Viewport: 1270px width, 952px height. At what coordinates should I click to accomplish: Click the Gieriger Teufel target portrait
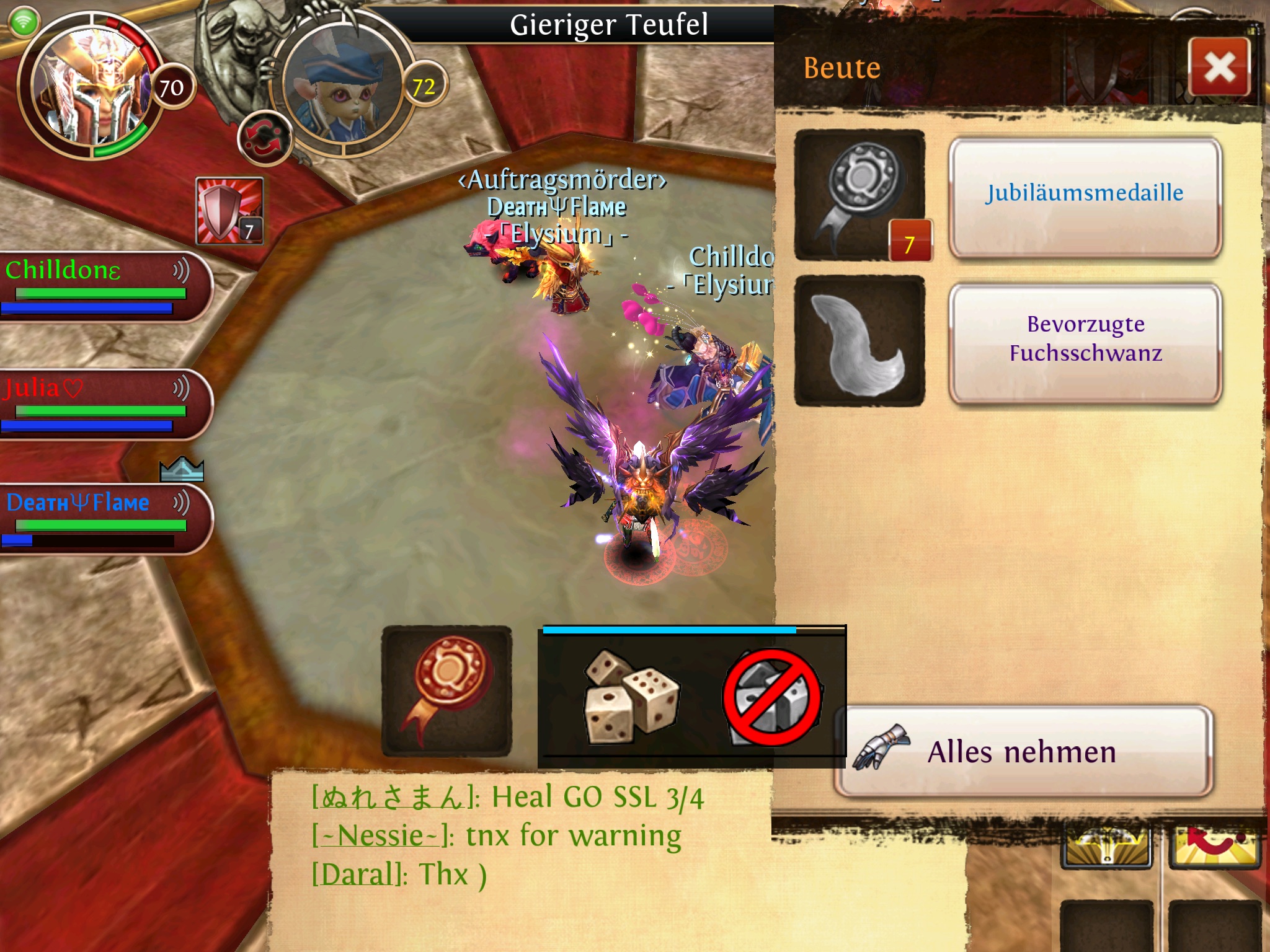(344, 90)
